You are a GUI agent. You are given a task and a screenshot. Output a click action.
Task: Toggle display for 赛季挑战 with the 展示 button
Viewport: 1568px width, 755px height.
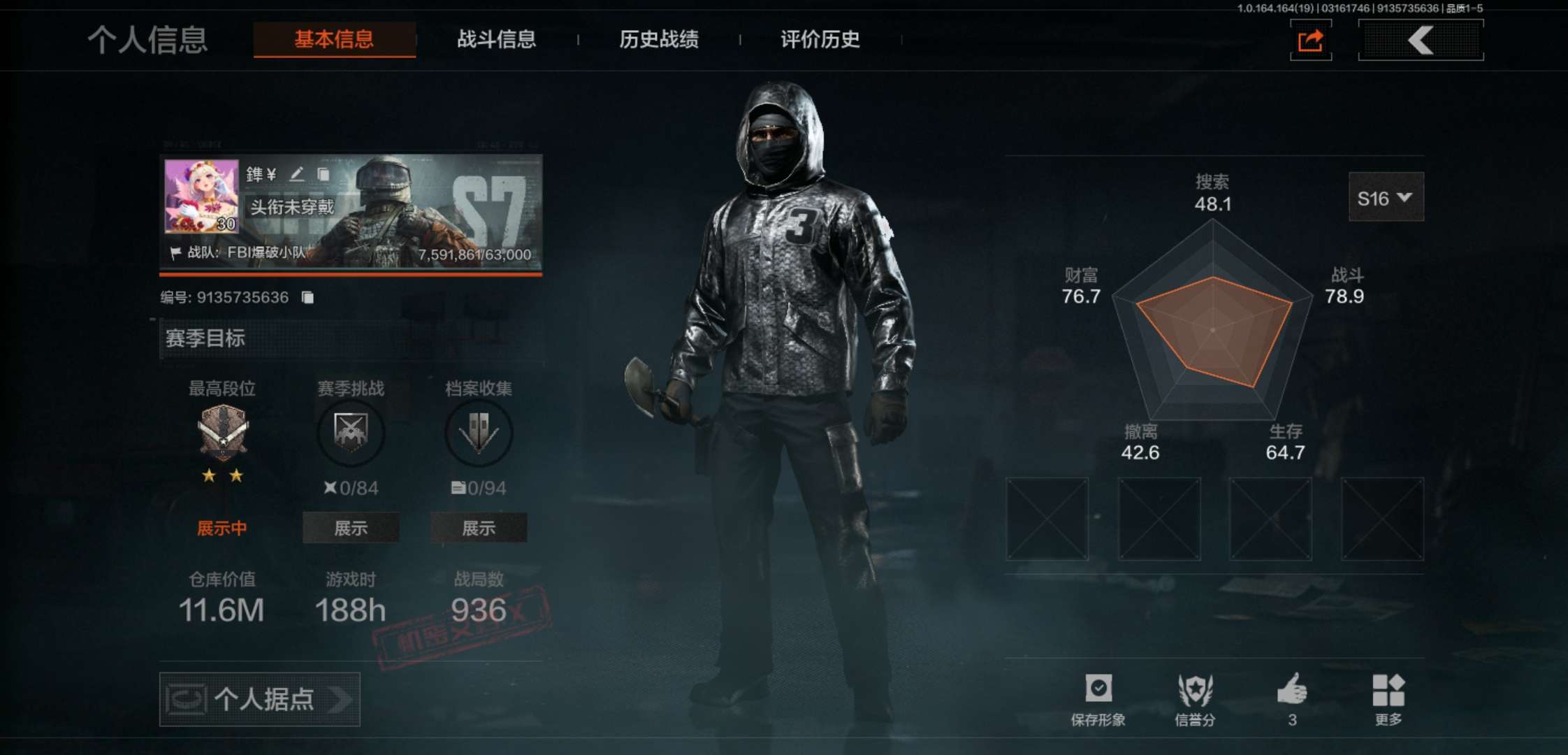(351, 528)
